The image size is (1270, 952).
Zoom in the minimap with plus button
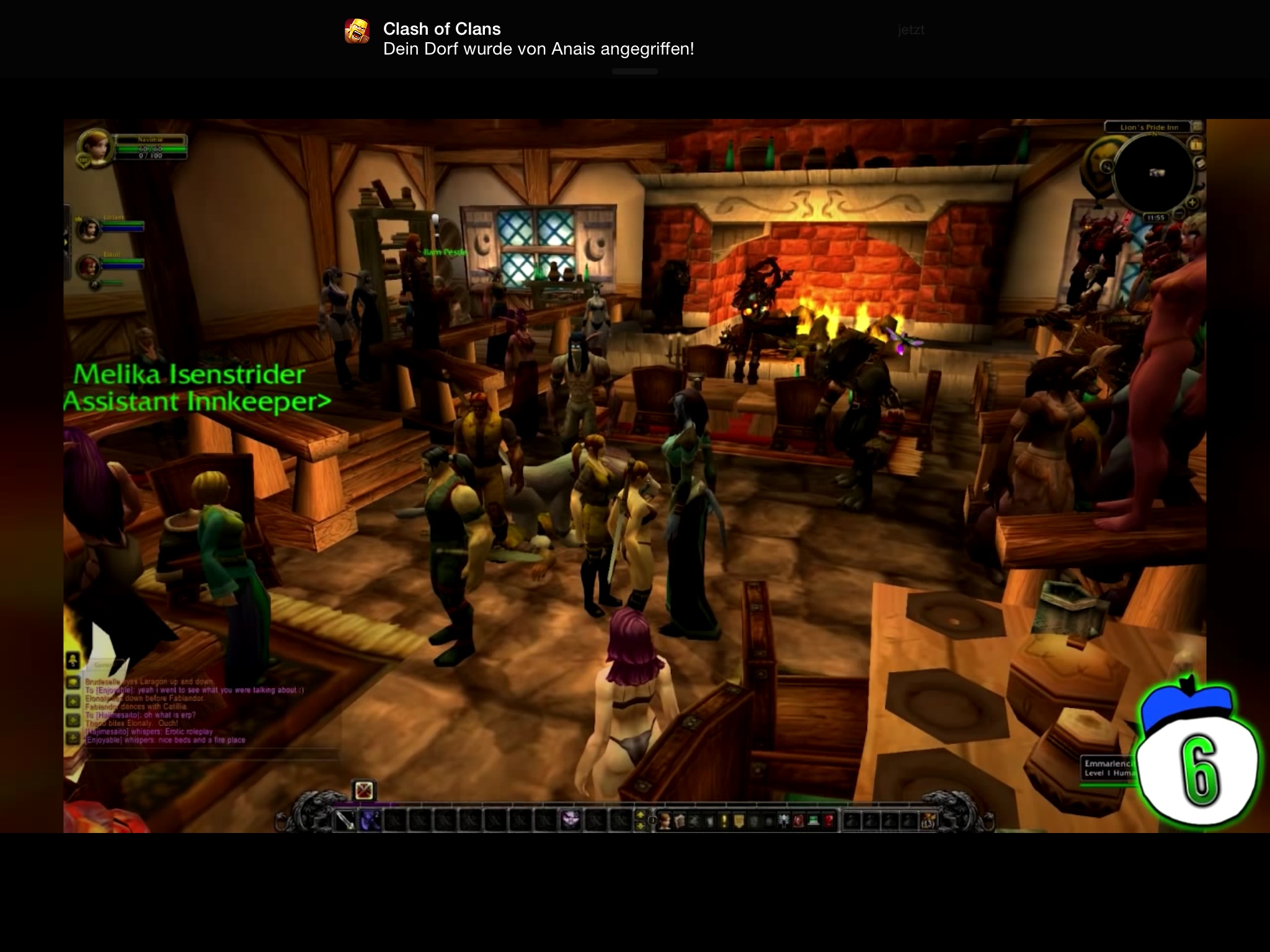(x=1191, y=203)
